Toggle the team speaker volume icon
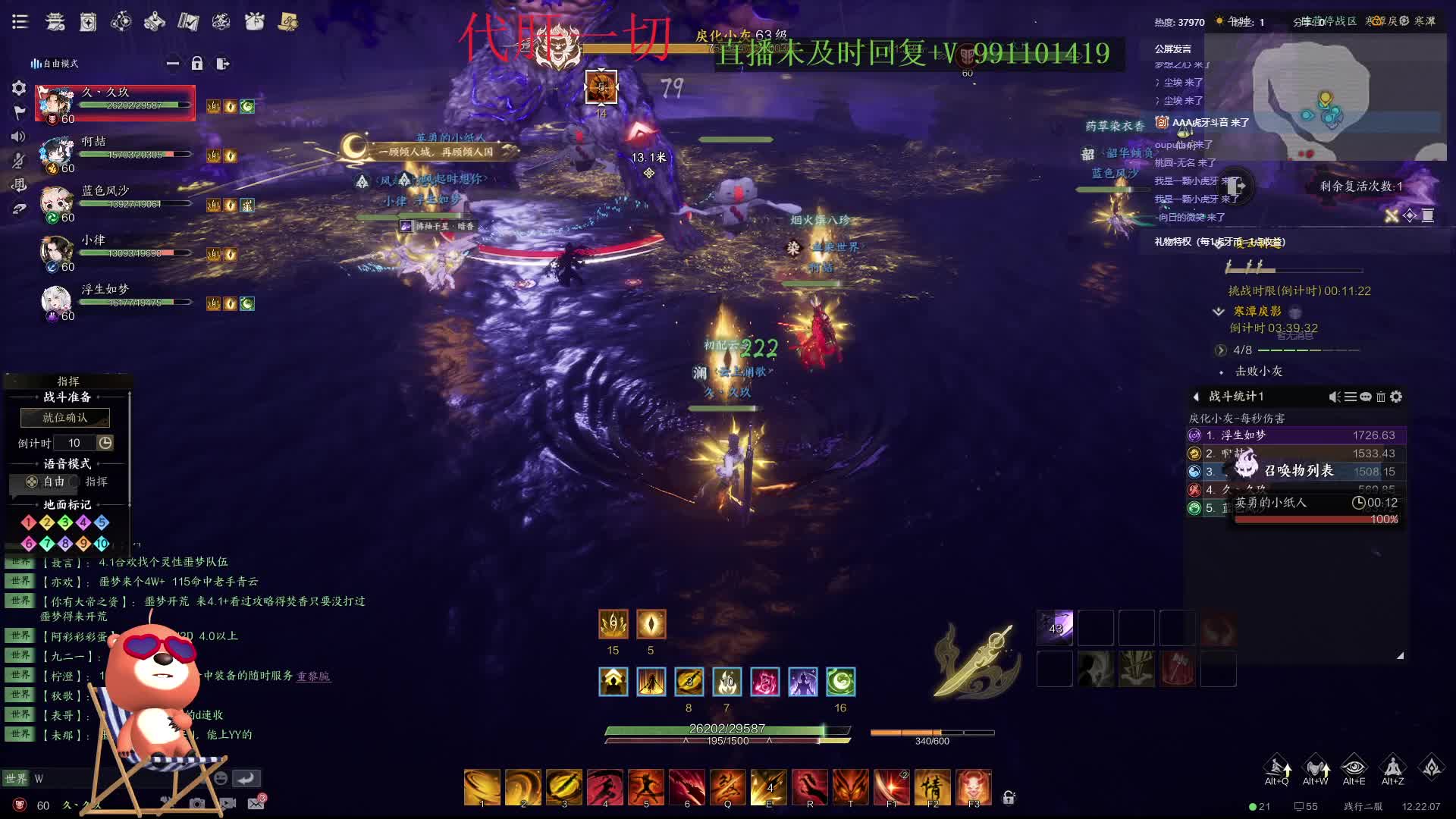Screen dimensions: 1456x819 19,136
